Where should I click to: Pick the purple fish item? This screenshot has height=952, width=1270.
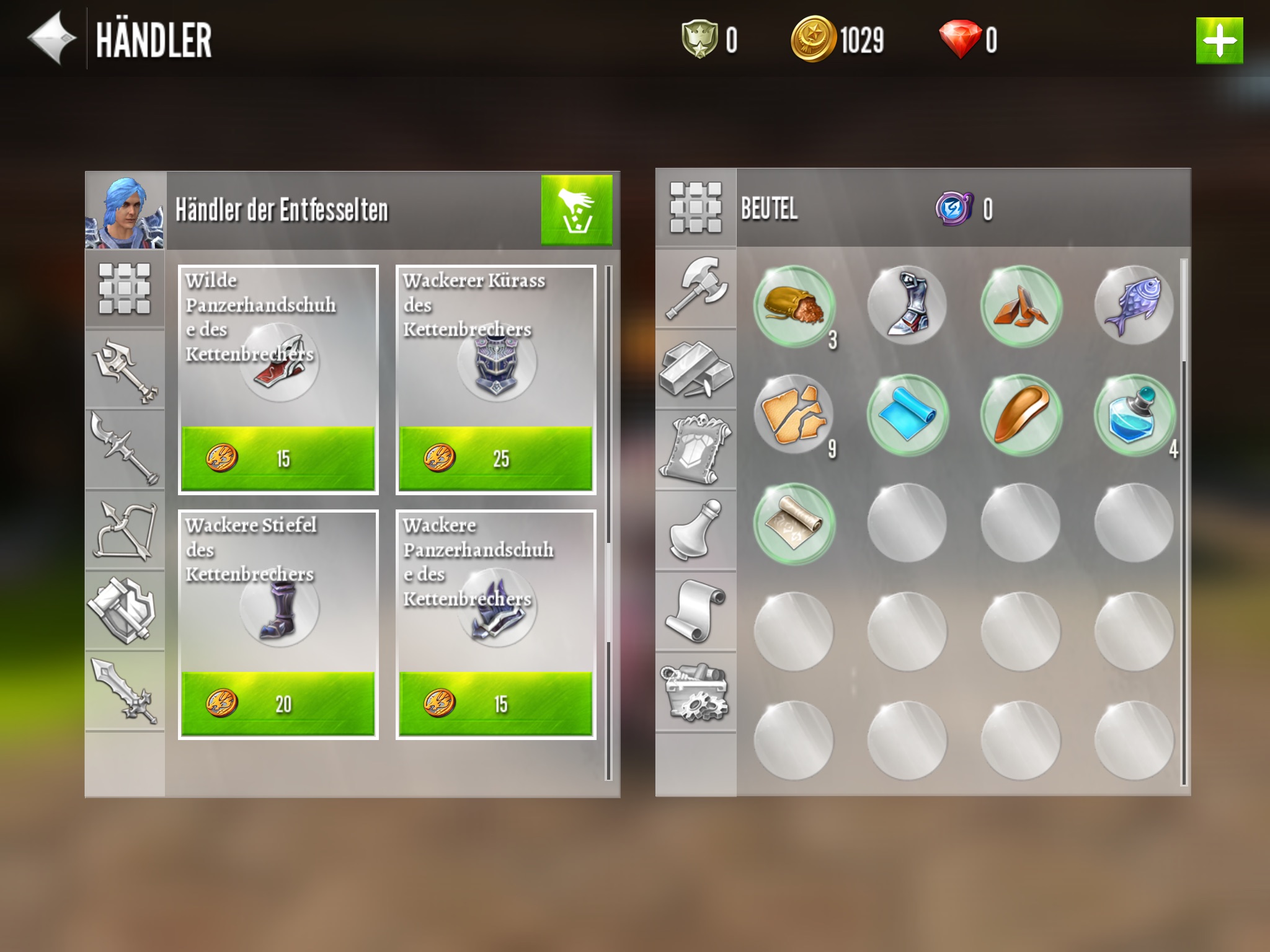point(1134,307)
